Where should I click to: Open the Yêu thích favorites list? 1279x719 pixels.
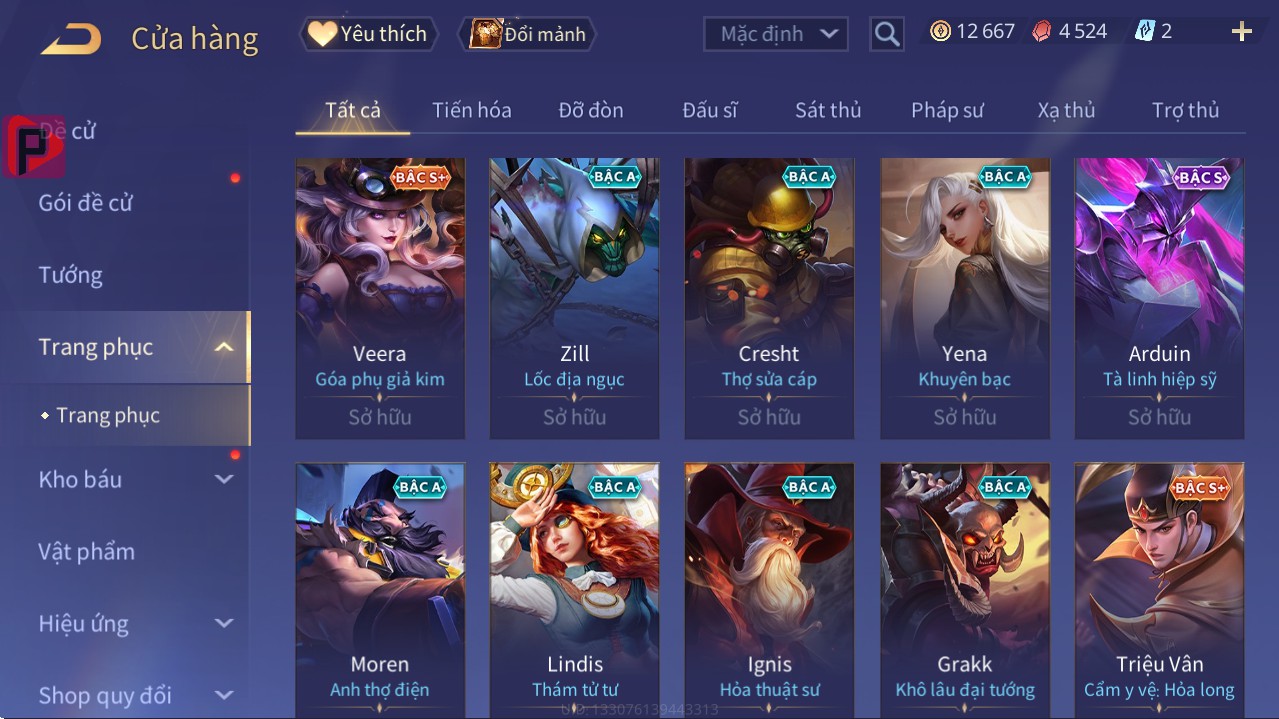click(367, 34)
